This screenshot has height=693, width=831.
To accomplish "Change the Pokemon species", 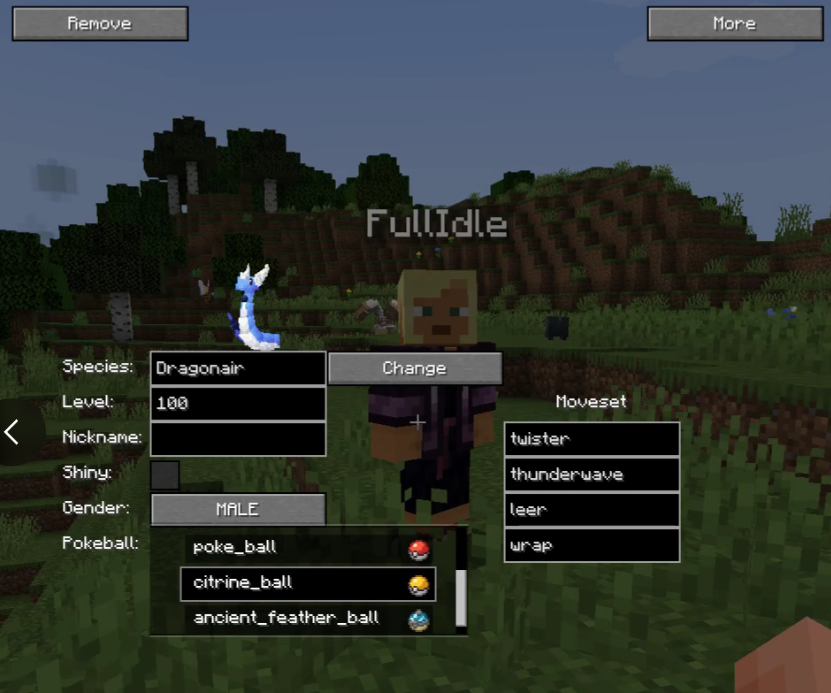I will point(414,368).
